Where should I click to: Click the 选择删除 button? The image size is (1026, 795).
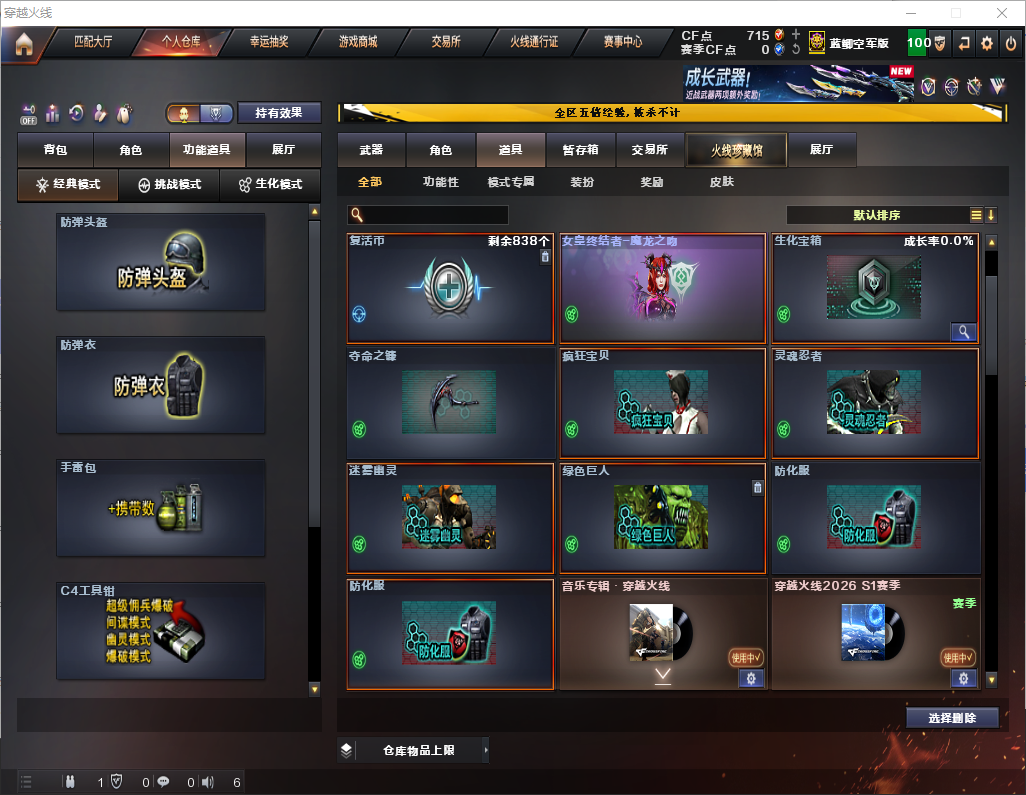pos(952,718)
